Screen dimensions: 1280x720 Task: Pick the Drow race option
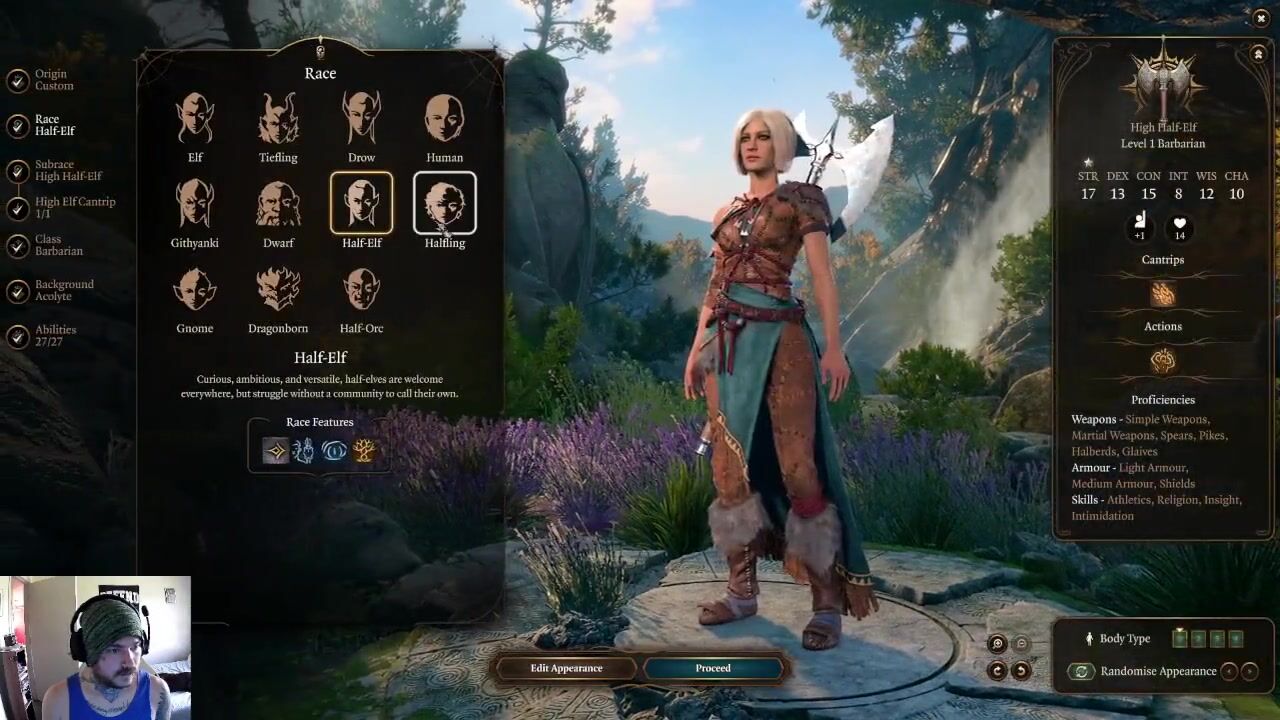361,120
